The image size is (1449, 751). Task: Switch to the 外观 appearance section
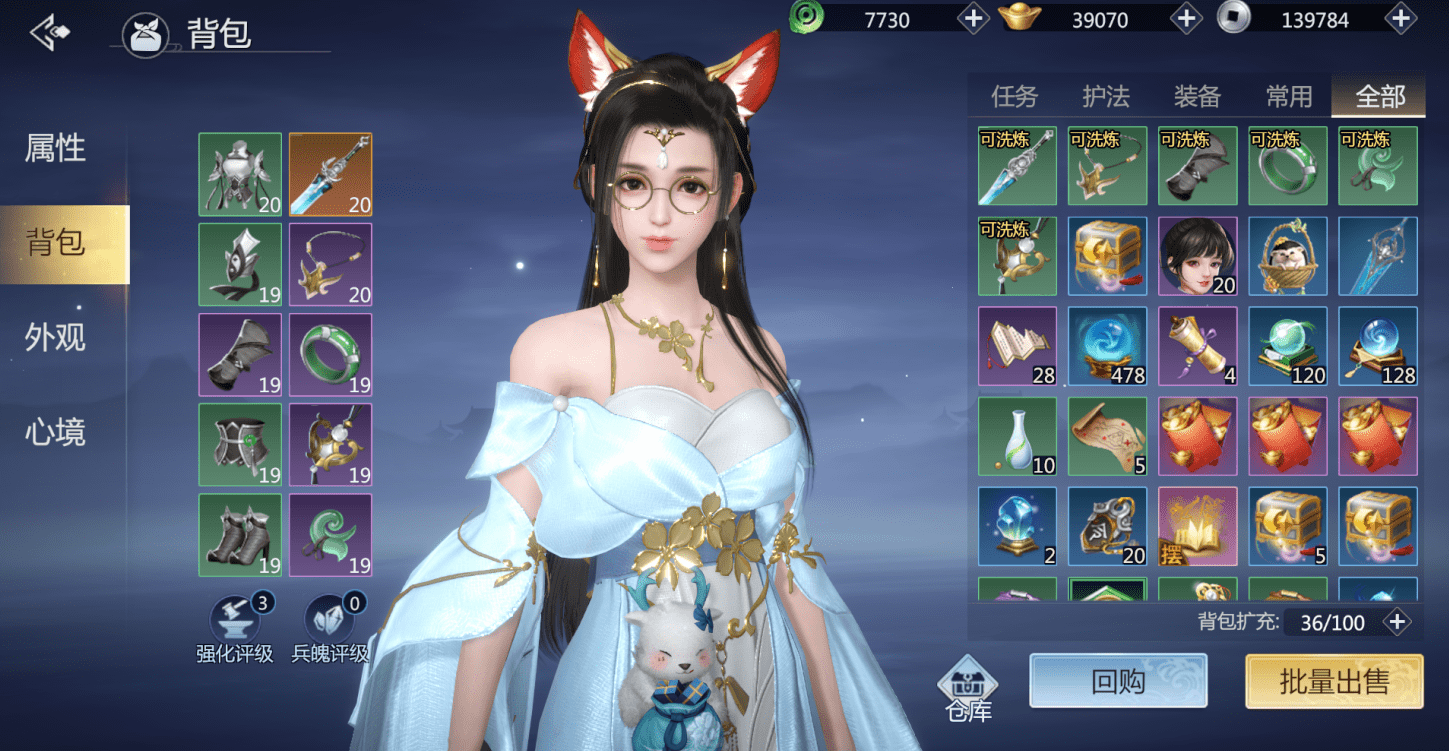click(55, 338)
